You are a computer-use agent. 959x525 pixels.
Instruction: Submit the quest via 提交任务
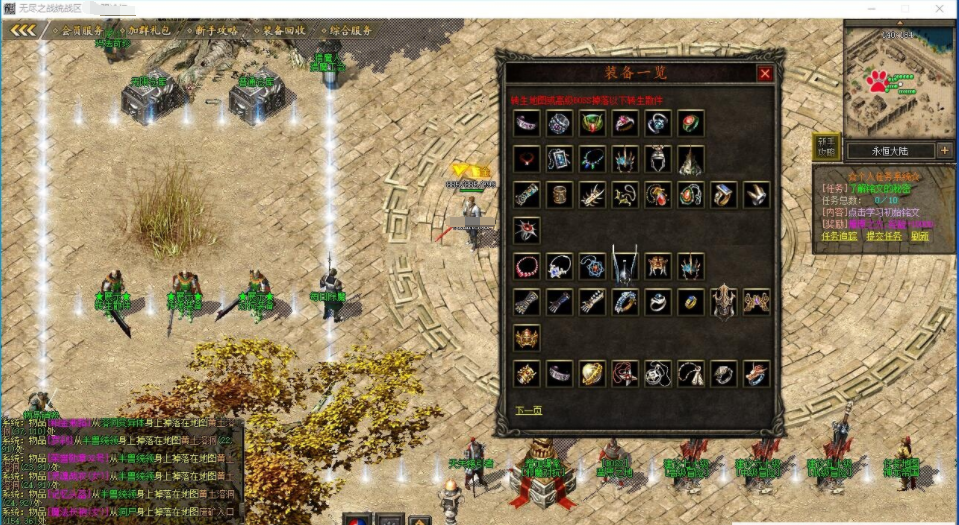[x=883, y=237]
